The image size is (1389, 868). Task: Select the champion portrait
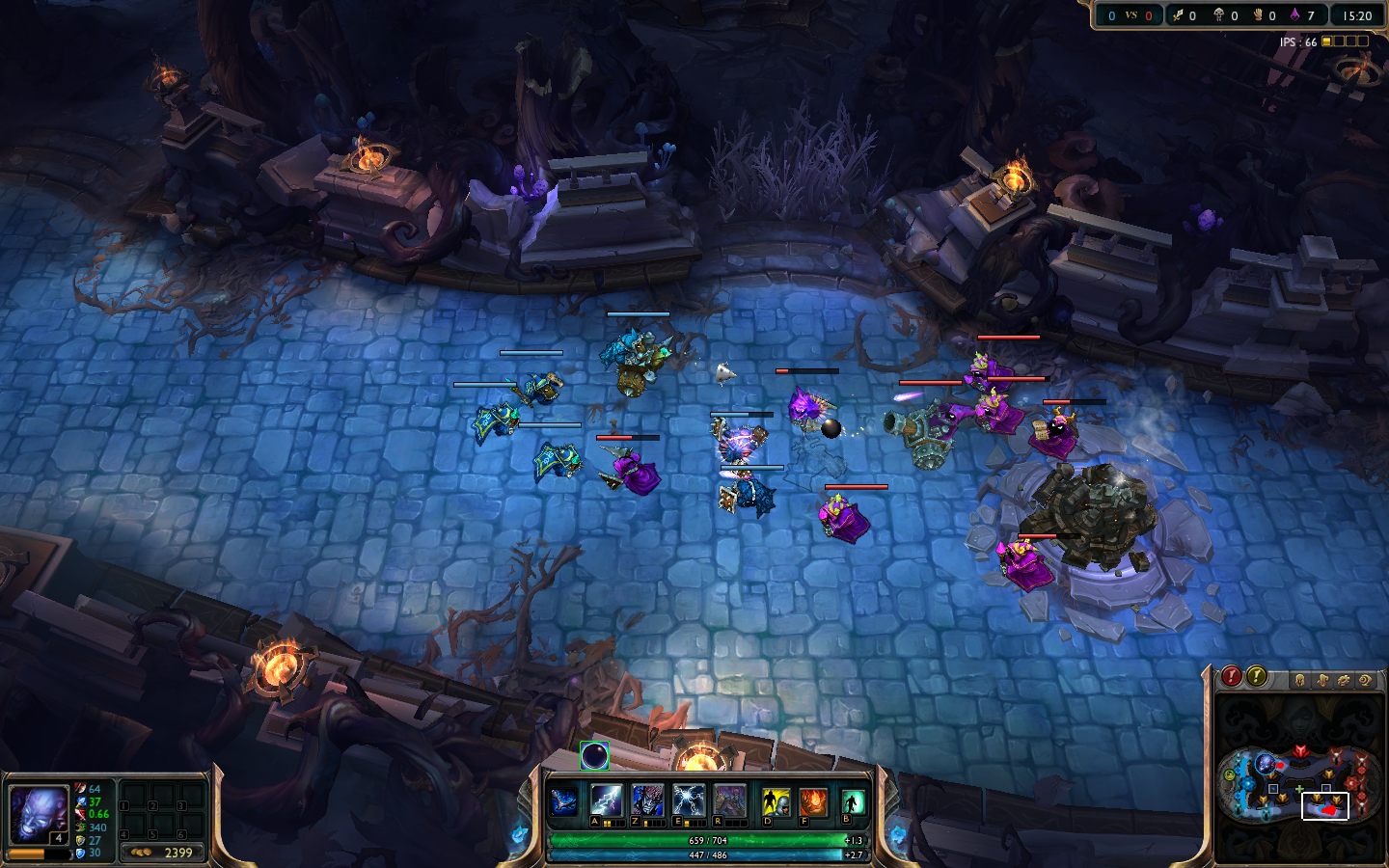pyautogui.click(x=38, y=814)
